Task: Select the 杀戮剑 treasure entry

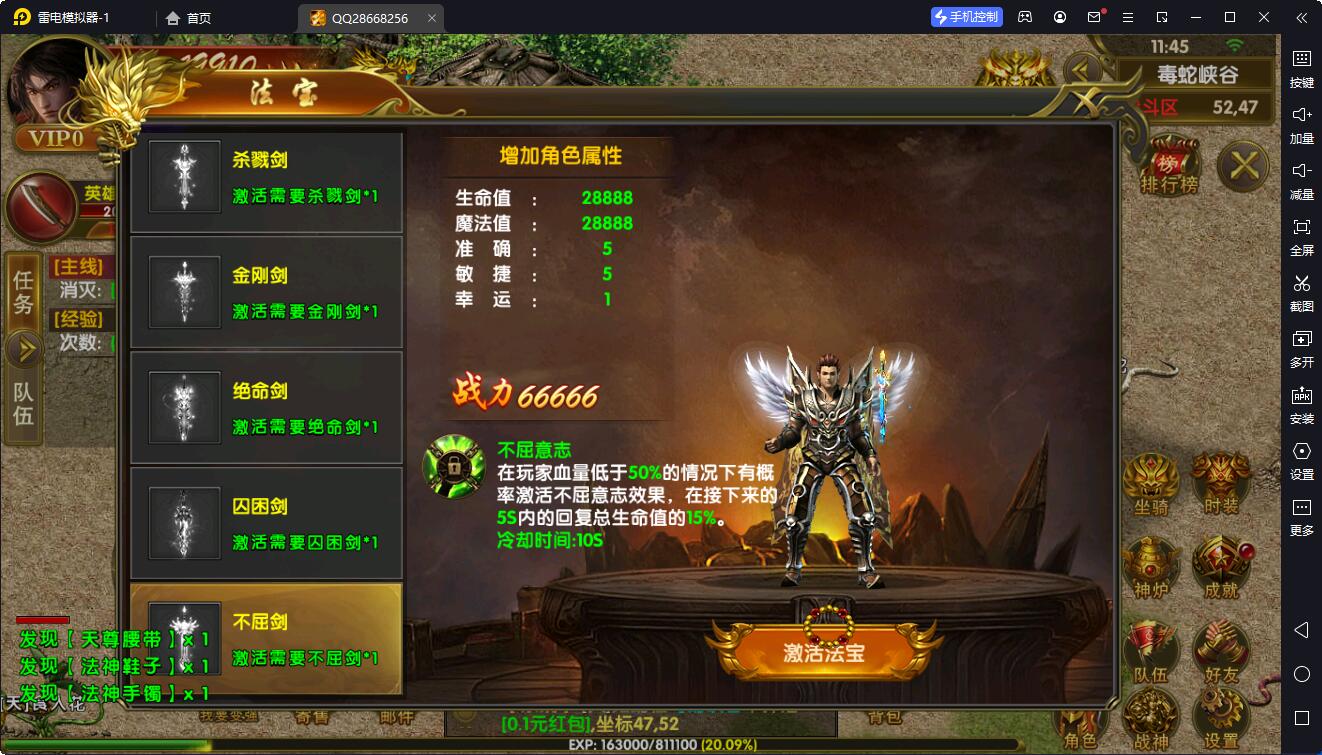Action: (266, 178)
